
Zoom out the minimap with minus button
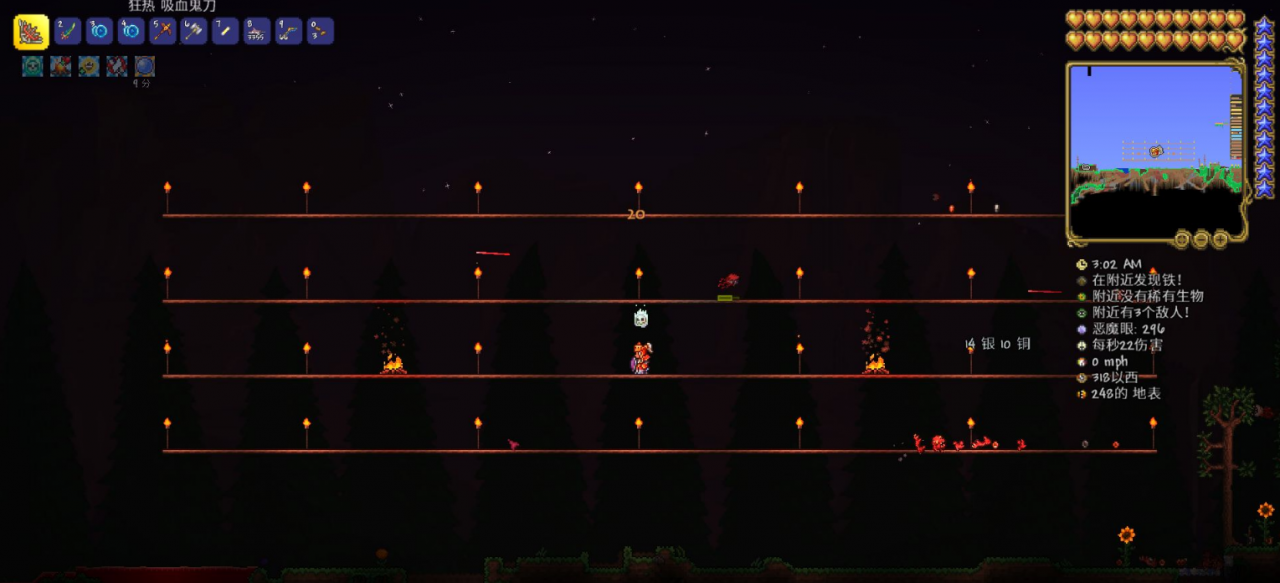click(1201, 239)
